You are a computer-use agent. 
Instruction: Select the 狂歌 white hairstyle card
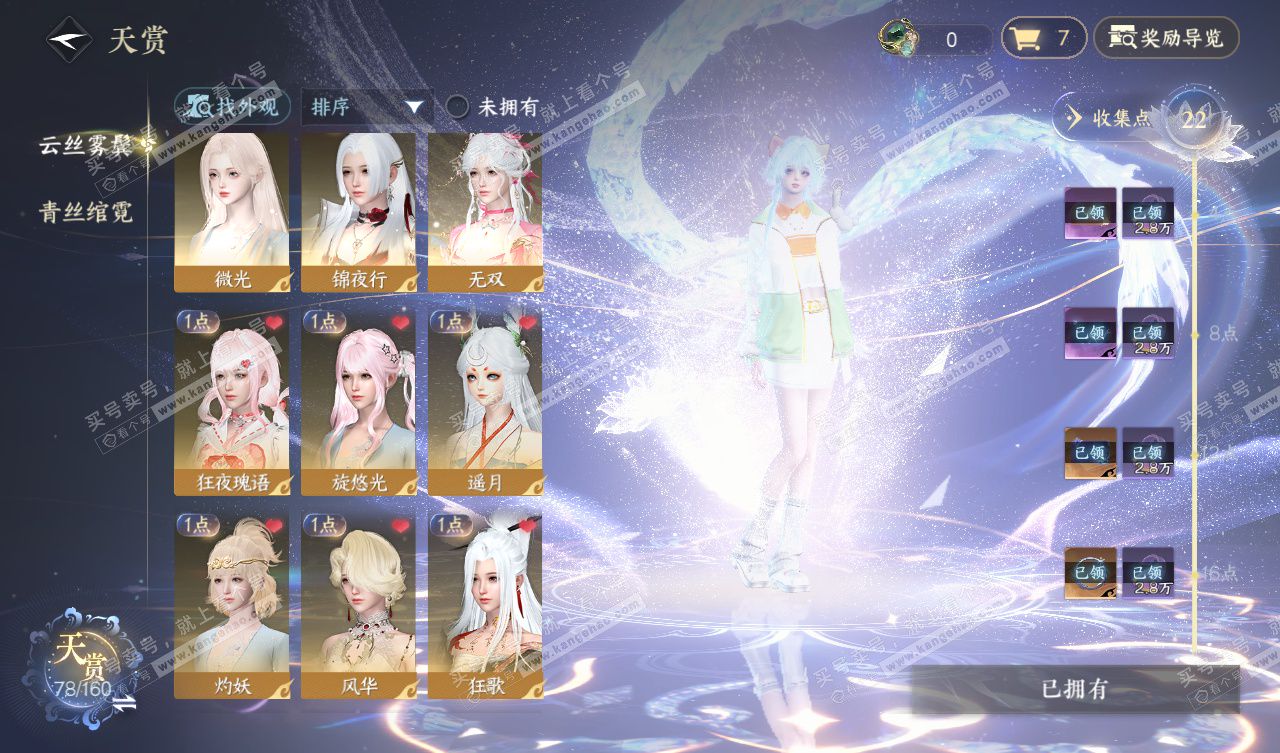(x=486, y=606)
